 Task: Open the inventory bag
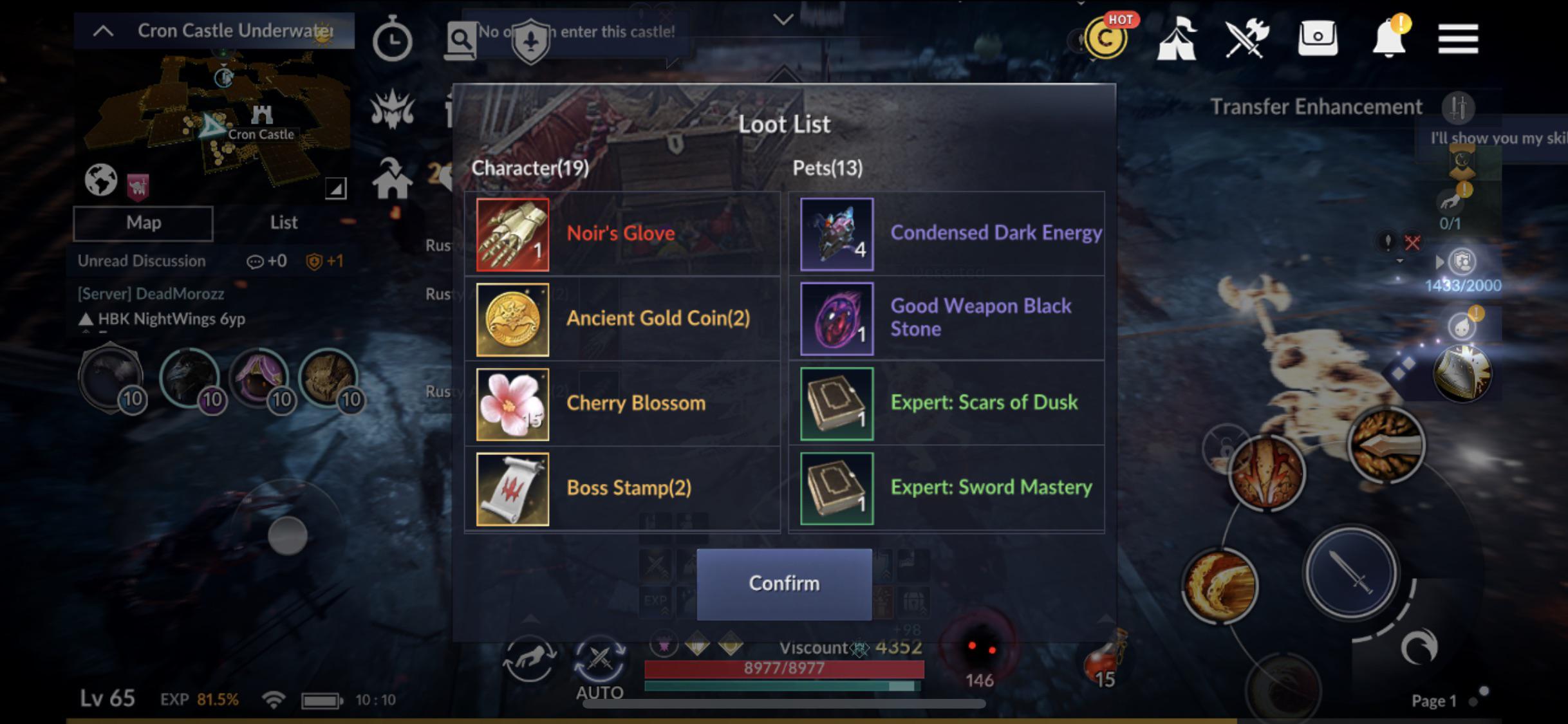pos(1318,39)
